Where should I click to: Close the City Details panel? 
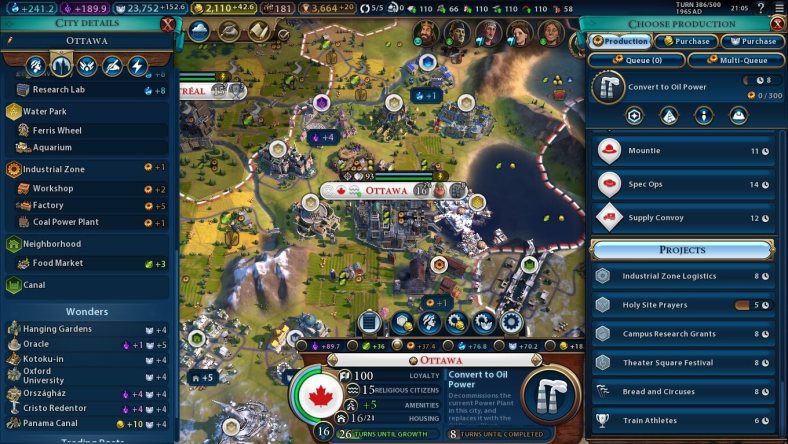click(167, 24)
